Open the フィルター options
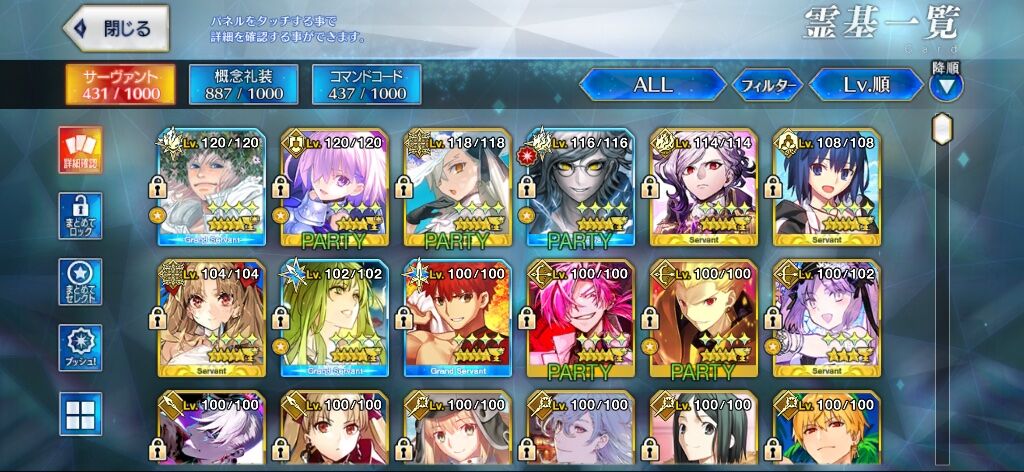Viewport: 1024px width, 472px height. [767, 85]
